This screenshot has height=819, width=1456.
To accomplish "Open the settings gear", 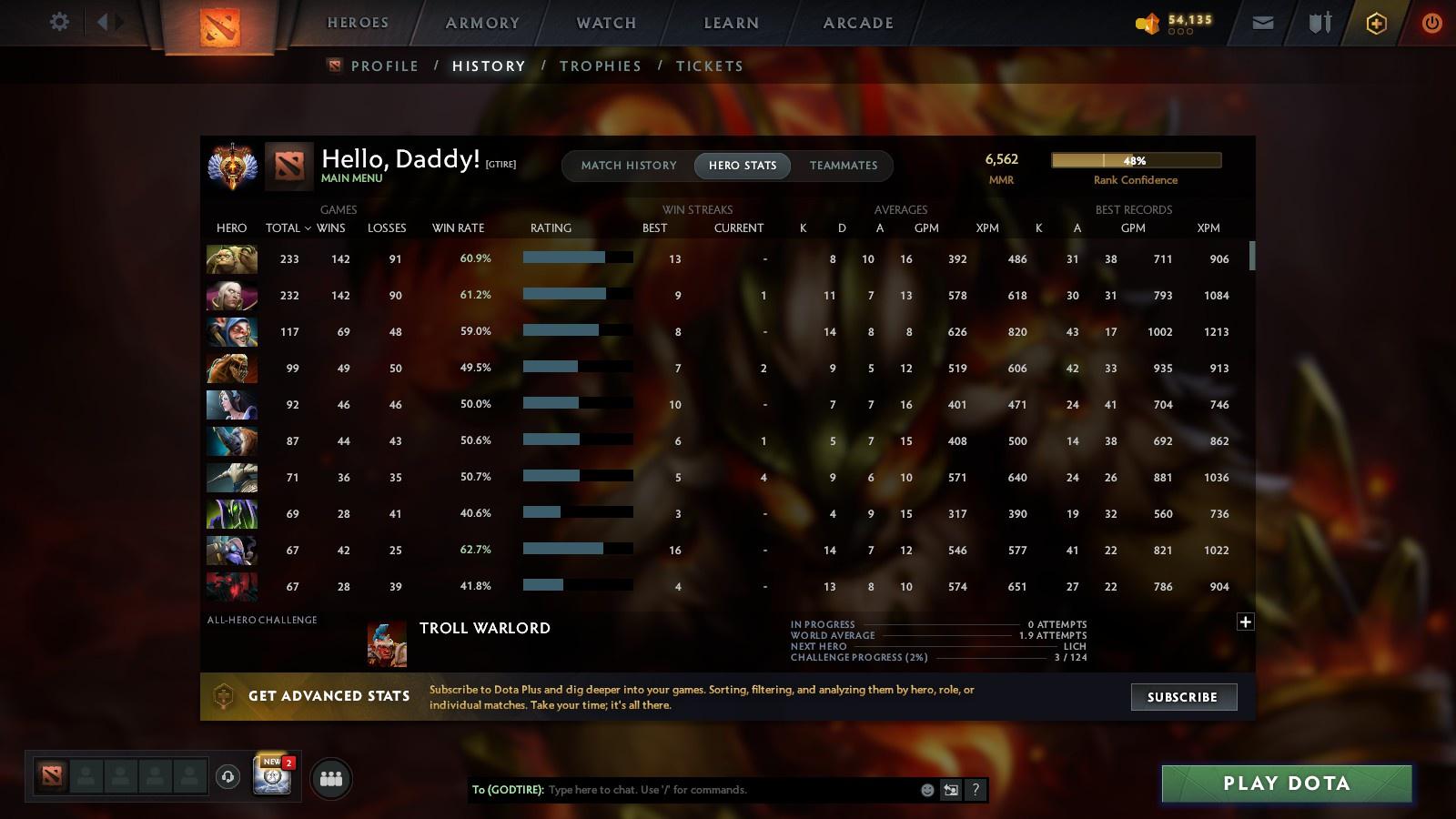I will [58, 22].
